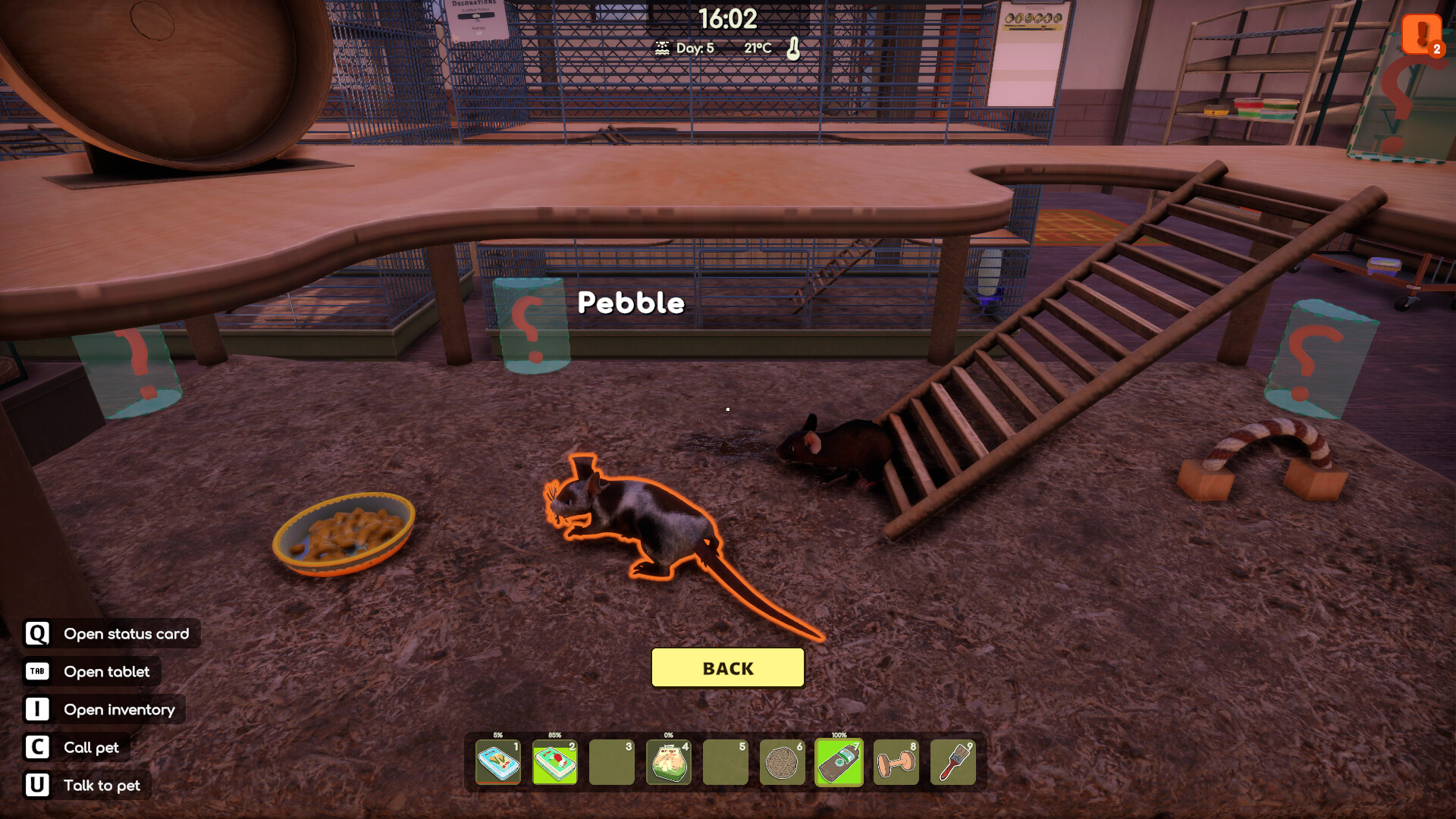The height and width of the screenshot is (819, 1456).
Task: Select the green food tin in slot 2
Action: [x=555, y=762]
